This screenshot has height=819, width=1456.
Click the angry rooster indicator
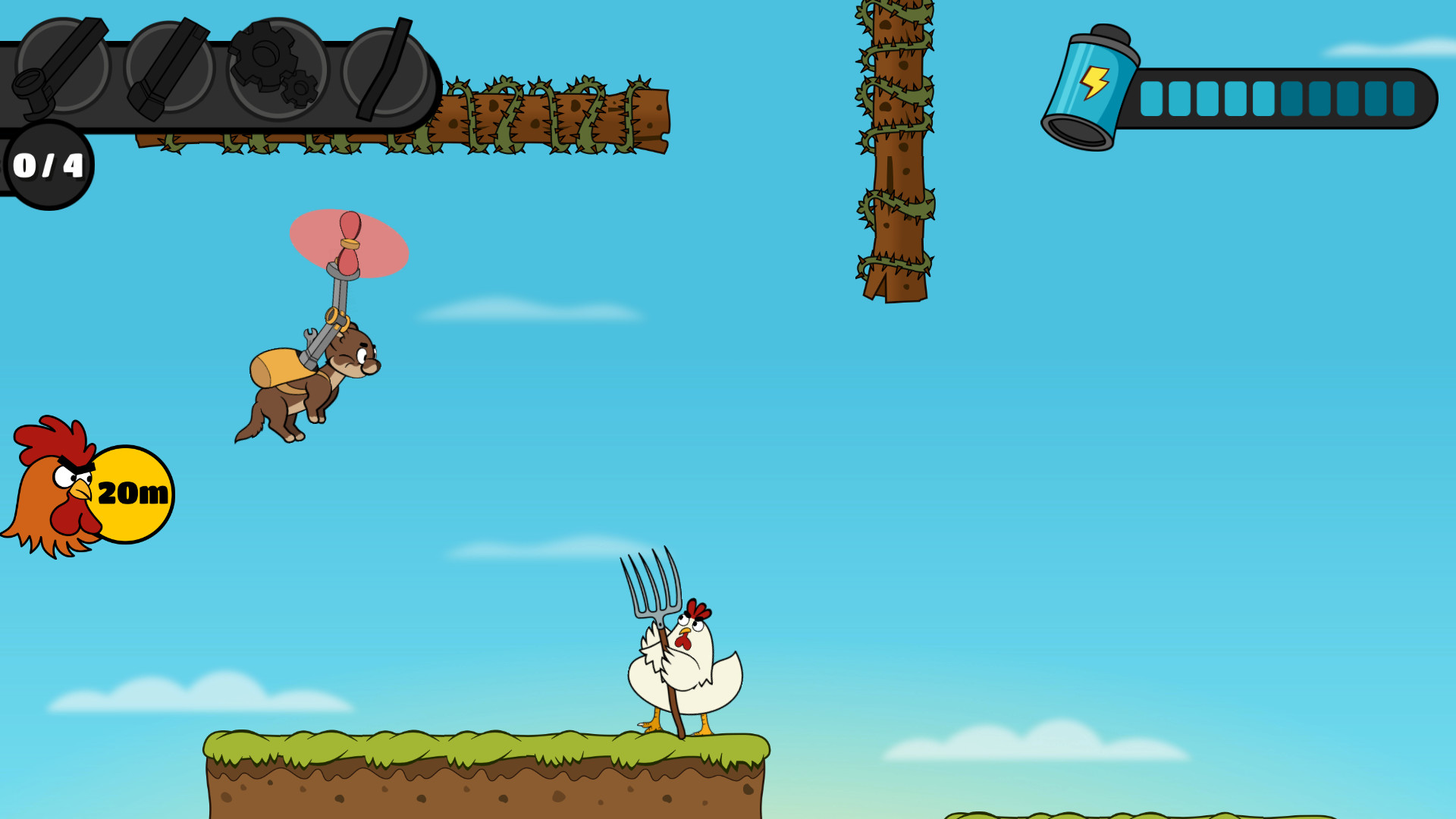(53, 489)
